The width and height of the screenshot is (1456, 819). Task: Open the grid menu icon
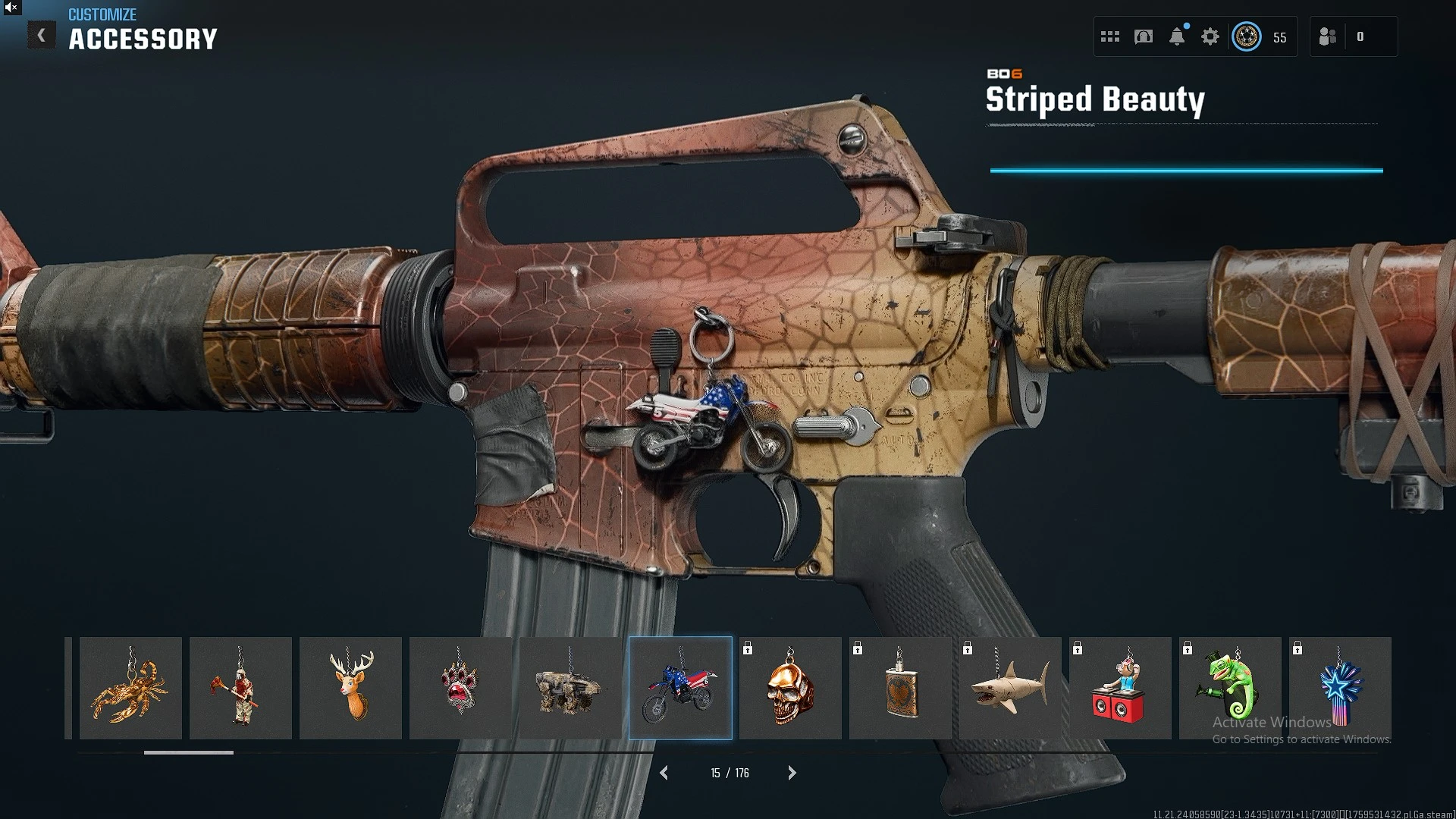coord(1110,36)
